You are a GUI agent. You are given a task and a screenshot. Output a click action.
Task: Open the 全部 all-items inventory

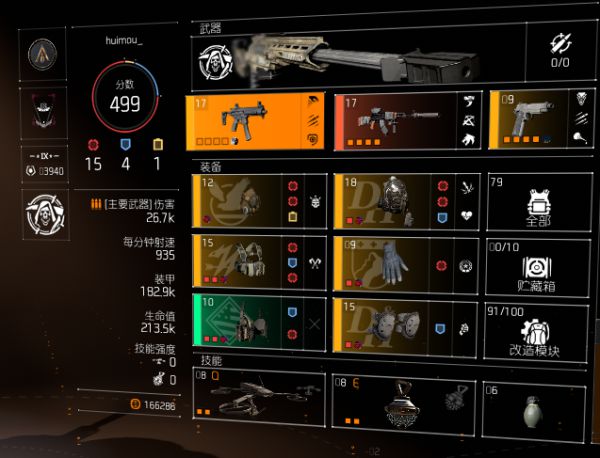(539, 200)
